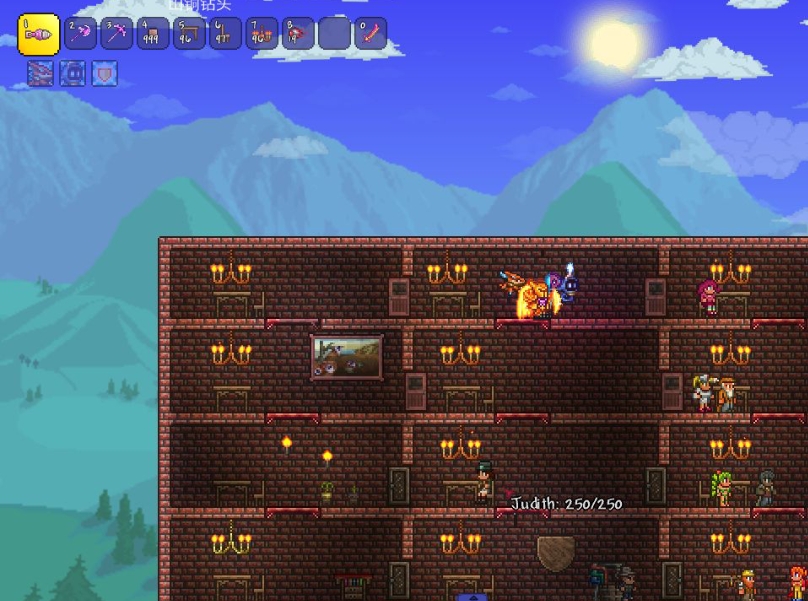Viewport: 808px width, 601px height.
Task: Choose the pink pickaxe in hotbar slot 3
Action: coord(118,34)
